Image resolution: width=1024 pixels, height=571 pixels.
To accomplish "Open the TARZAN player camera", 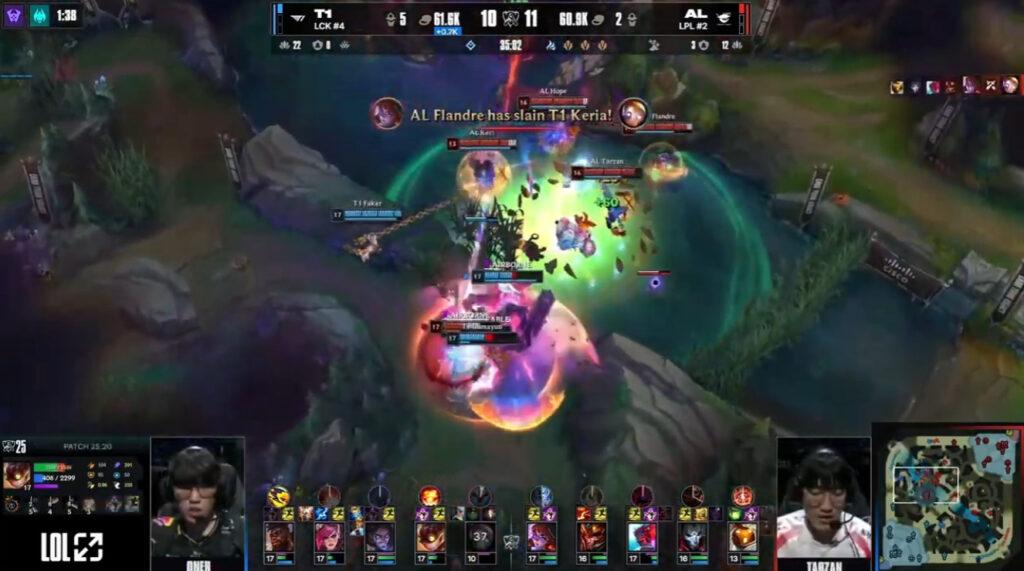I will pyautogui.click(x=823, y=500).
